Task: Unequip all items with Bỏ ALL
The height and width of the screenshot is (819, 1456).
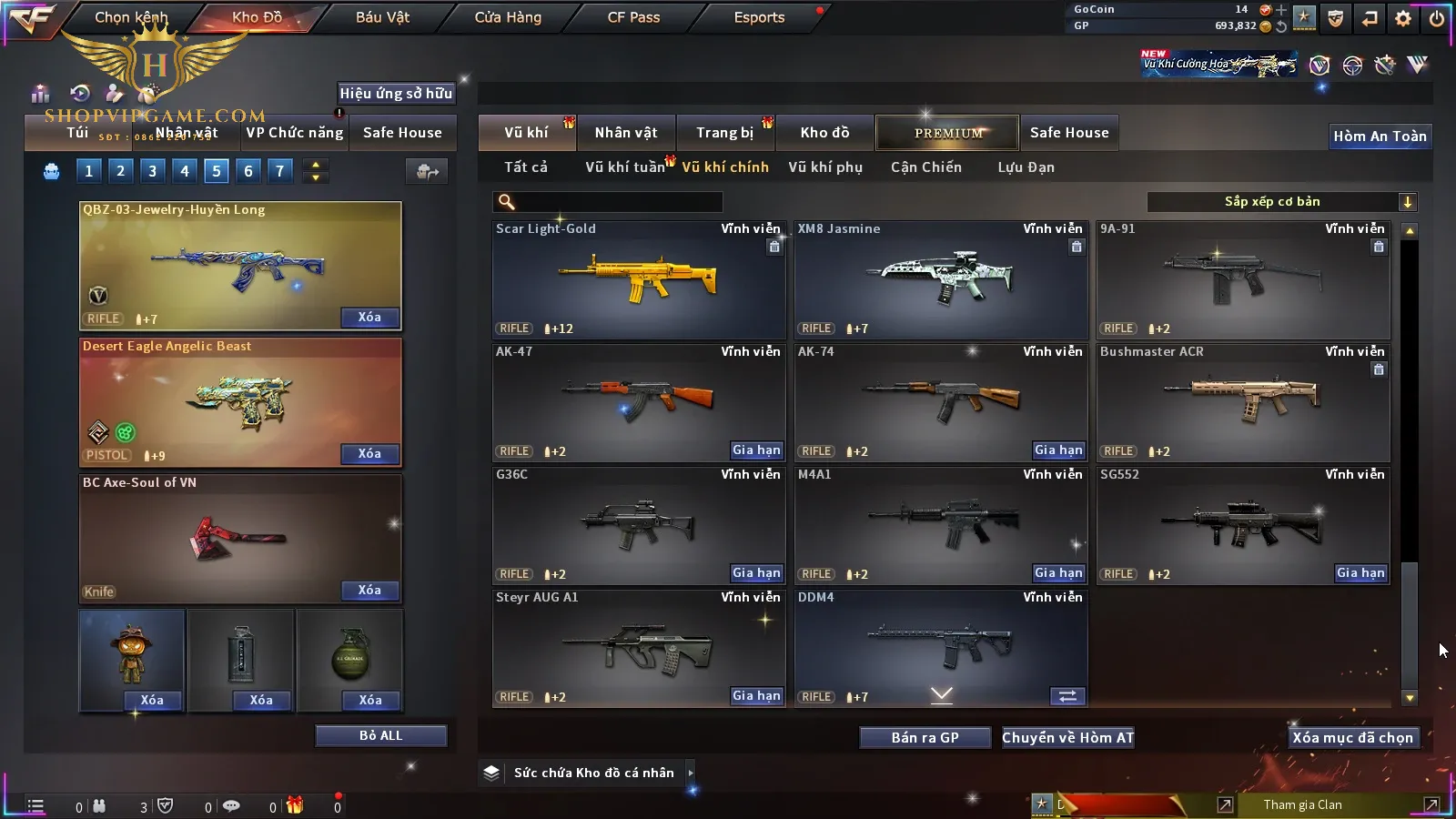Action: coord(380,736)
